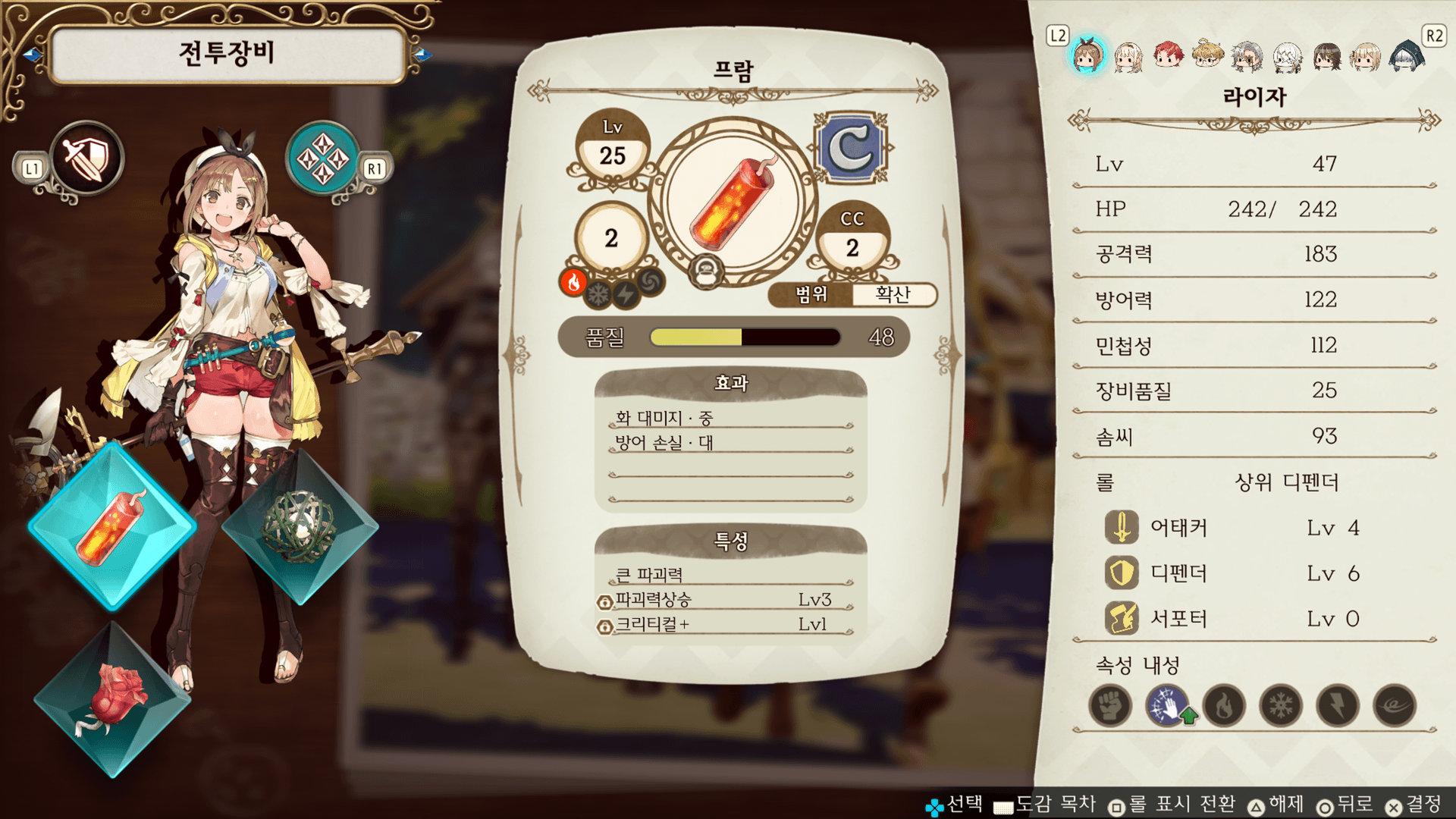Switch to the four-diamond core items tab
Viewport: 1456px width, 819px height.
(323, 159)
